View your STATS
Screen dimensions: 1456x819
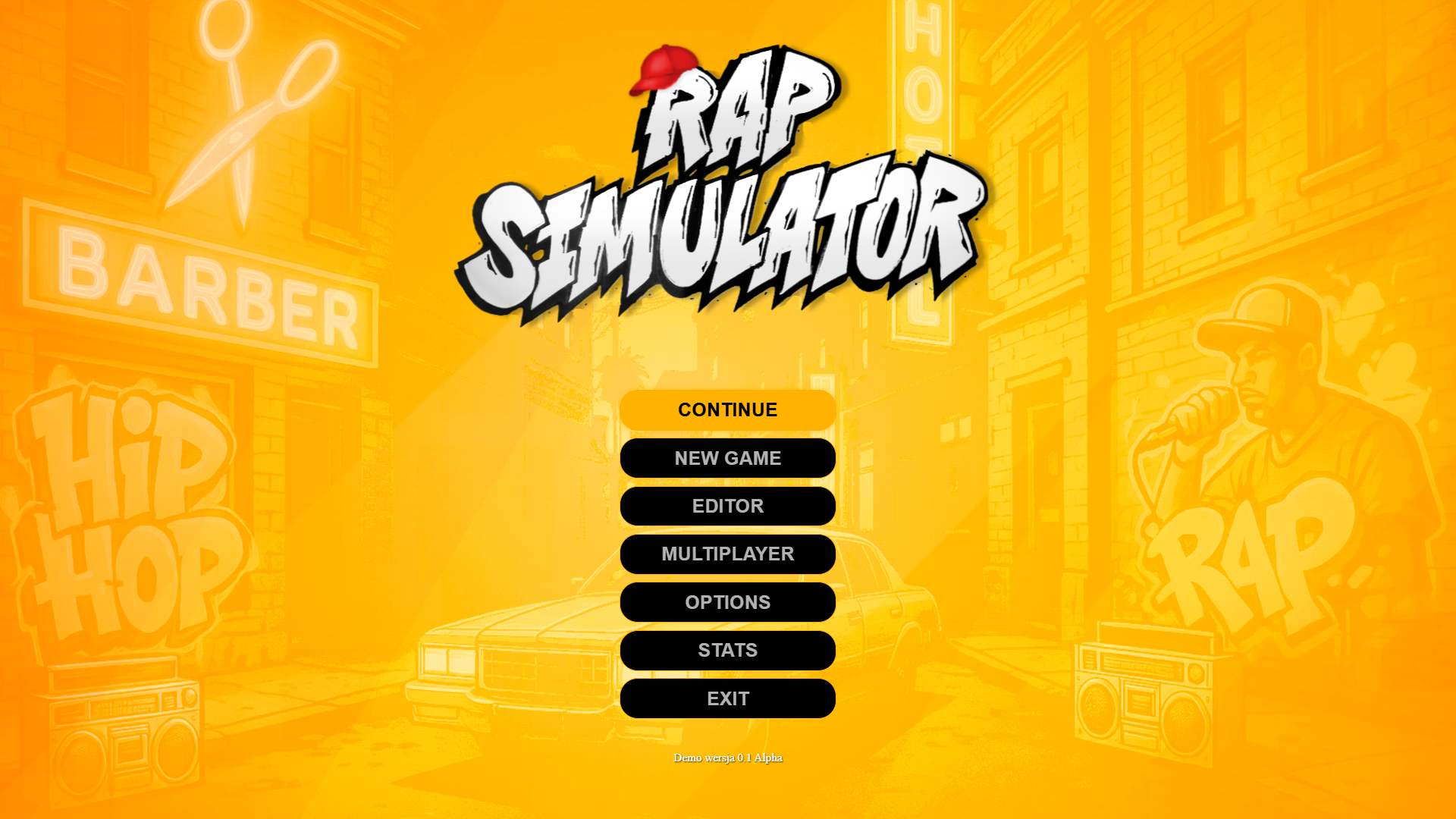click(x=726, y=650)
